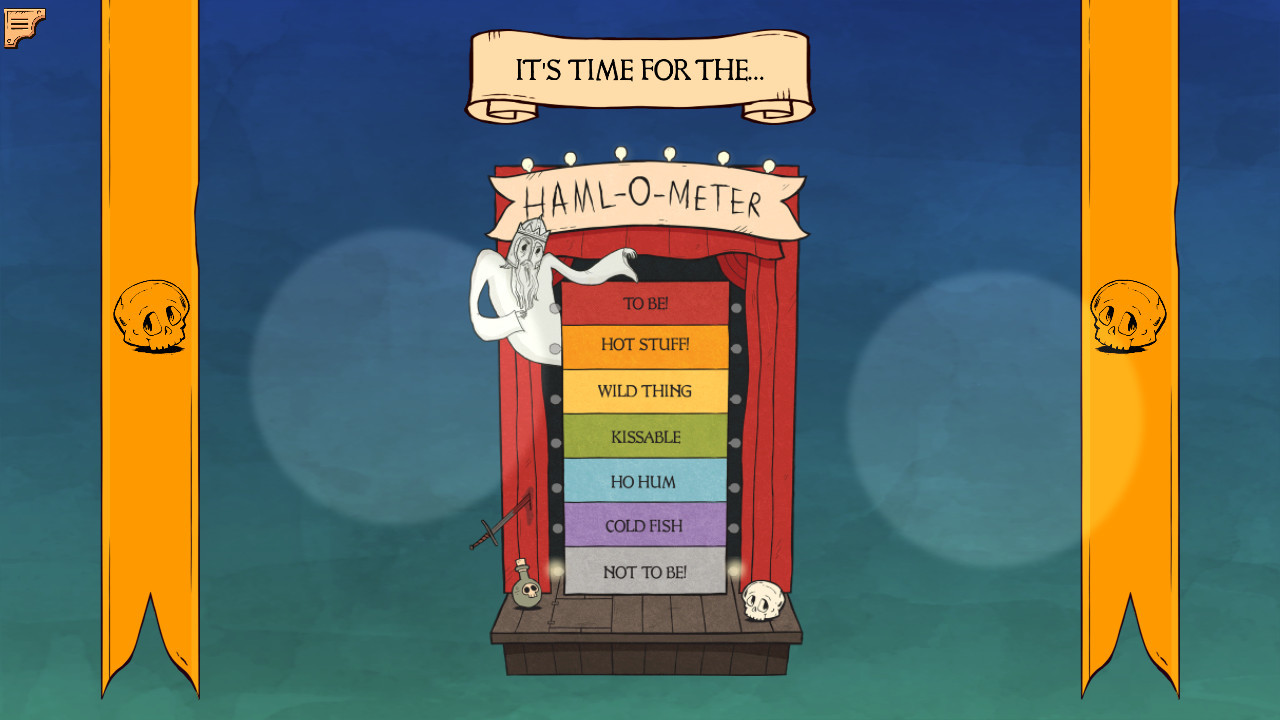
Task: Click the HAML-O-METER banner
Action: [x=646, y=197]
